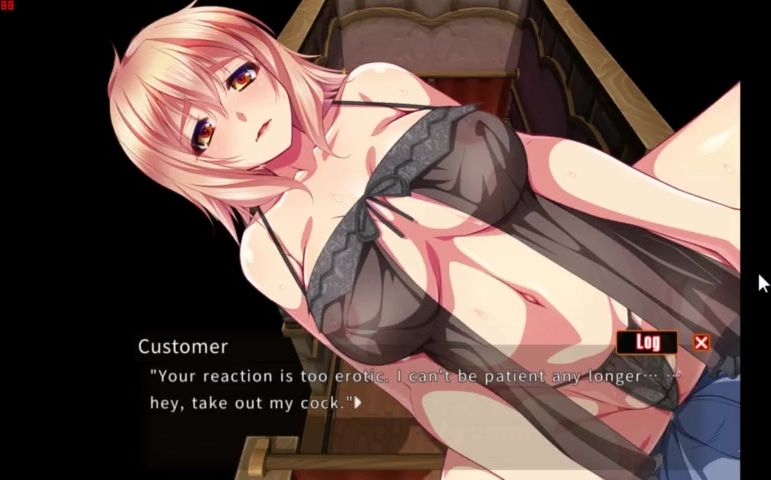Open the dialogue Log
The width and height of the screenshot is (771, 480).
click(647, 342)
